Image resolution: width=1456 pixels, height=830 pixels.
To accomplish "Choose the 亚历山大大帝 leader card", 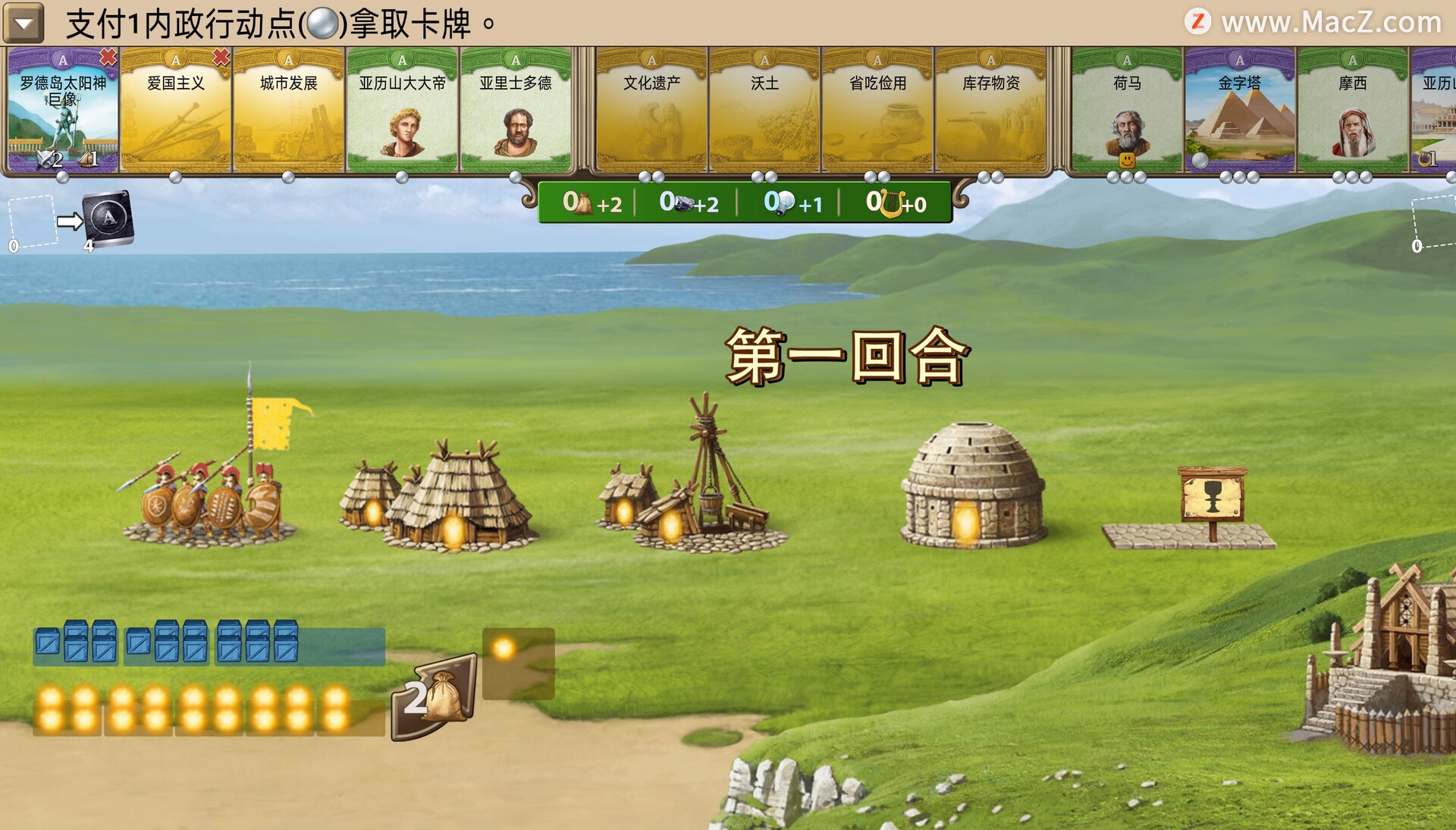I will 402,111.
